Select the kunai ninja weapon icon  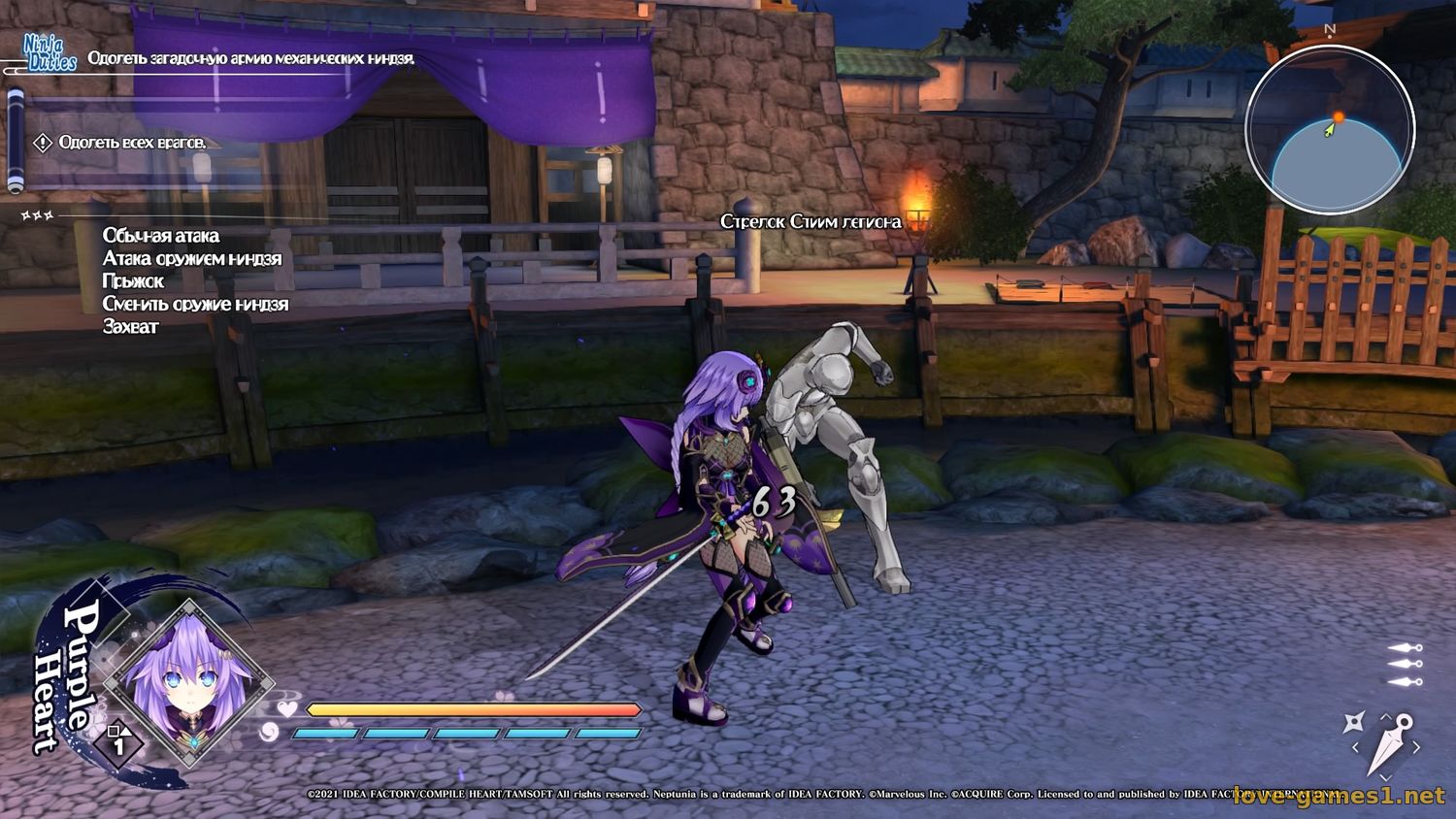pos(1391,743)
